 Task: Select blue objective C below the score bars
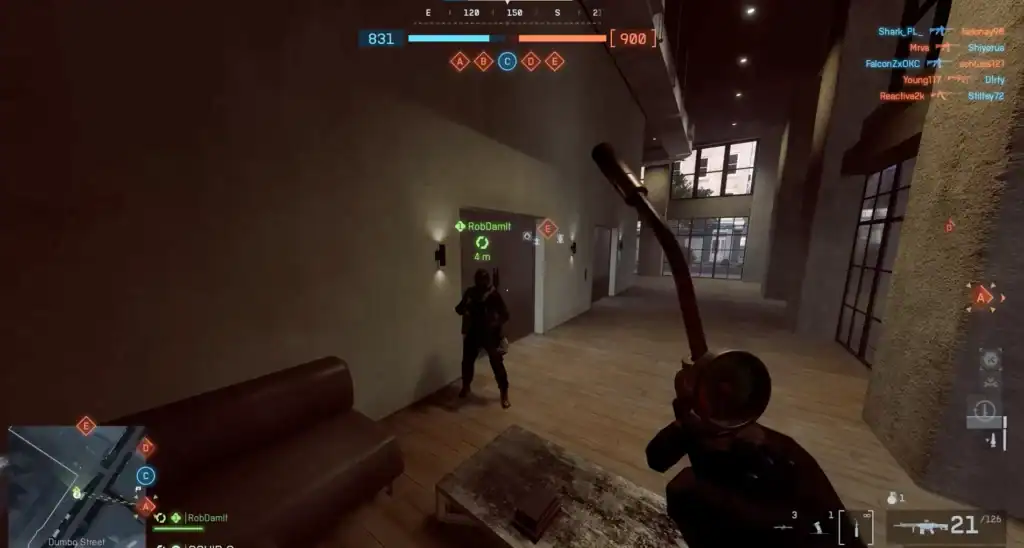click(507, 61)
